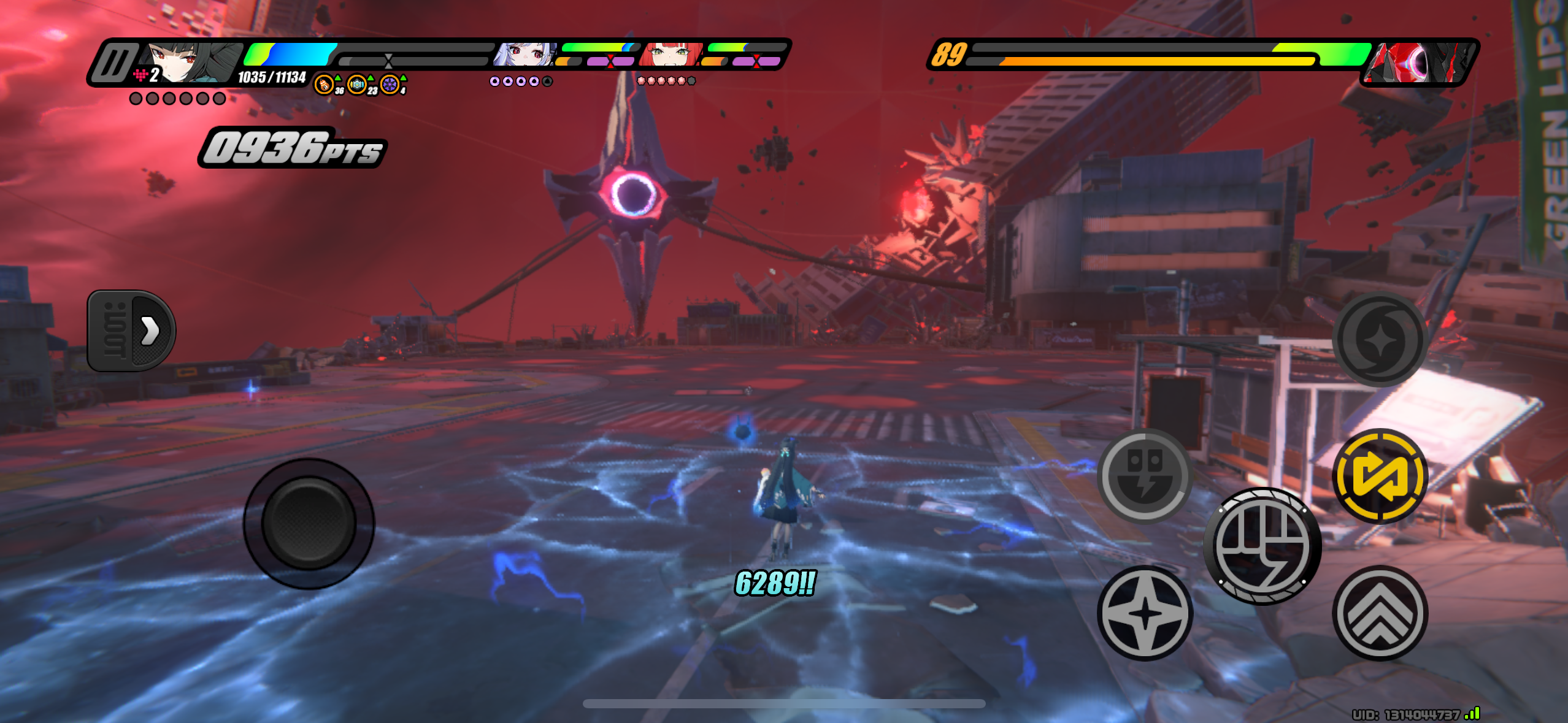Switch to the white-haired teammate portrait

pos(525,55)
